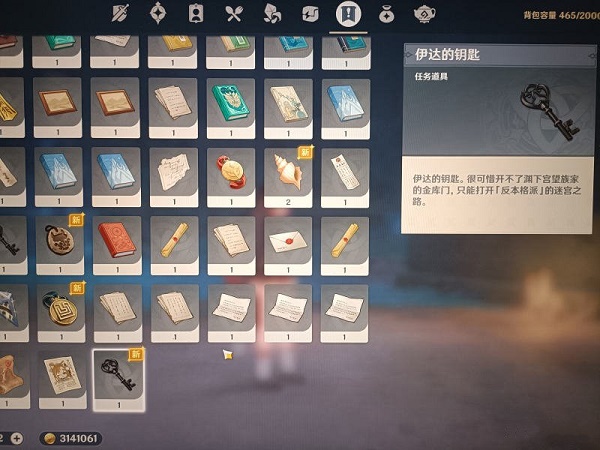The height and width of the screenshot is (450, 600).
Task: Select the round wooden pendant item
Action: [x=60, y=242]
